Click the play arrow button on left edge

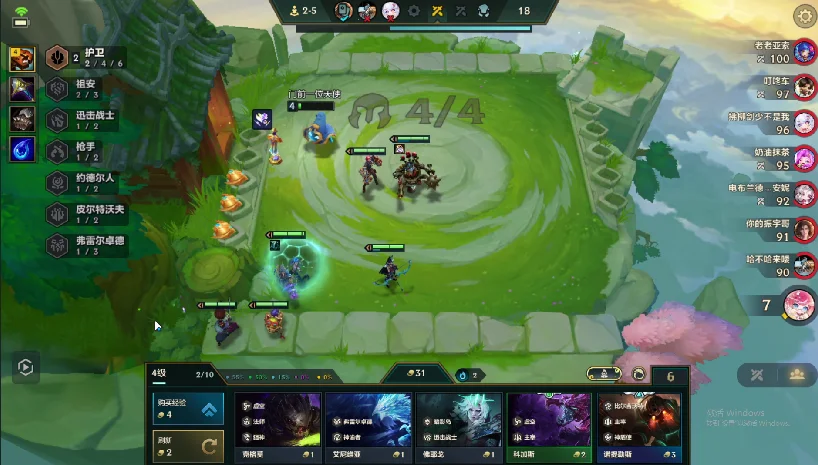(x=25, y=367)
